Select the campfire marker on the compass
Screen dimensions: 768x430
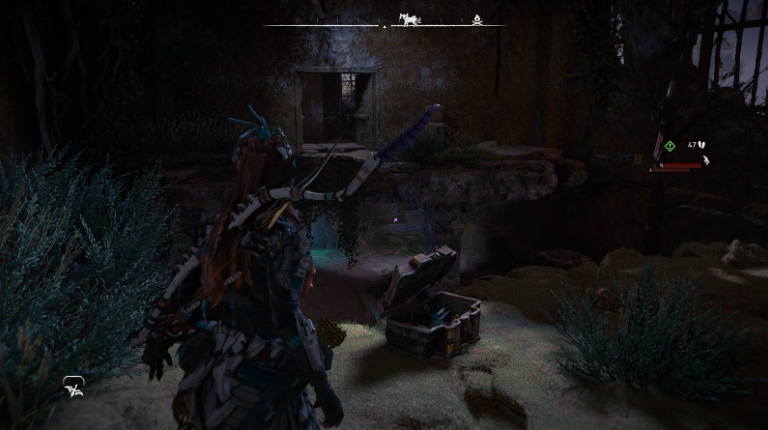tap(477, 20)
